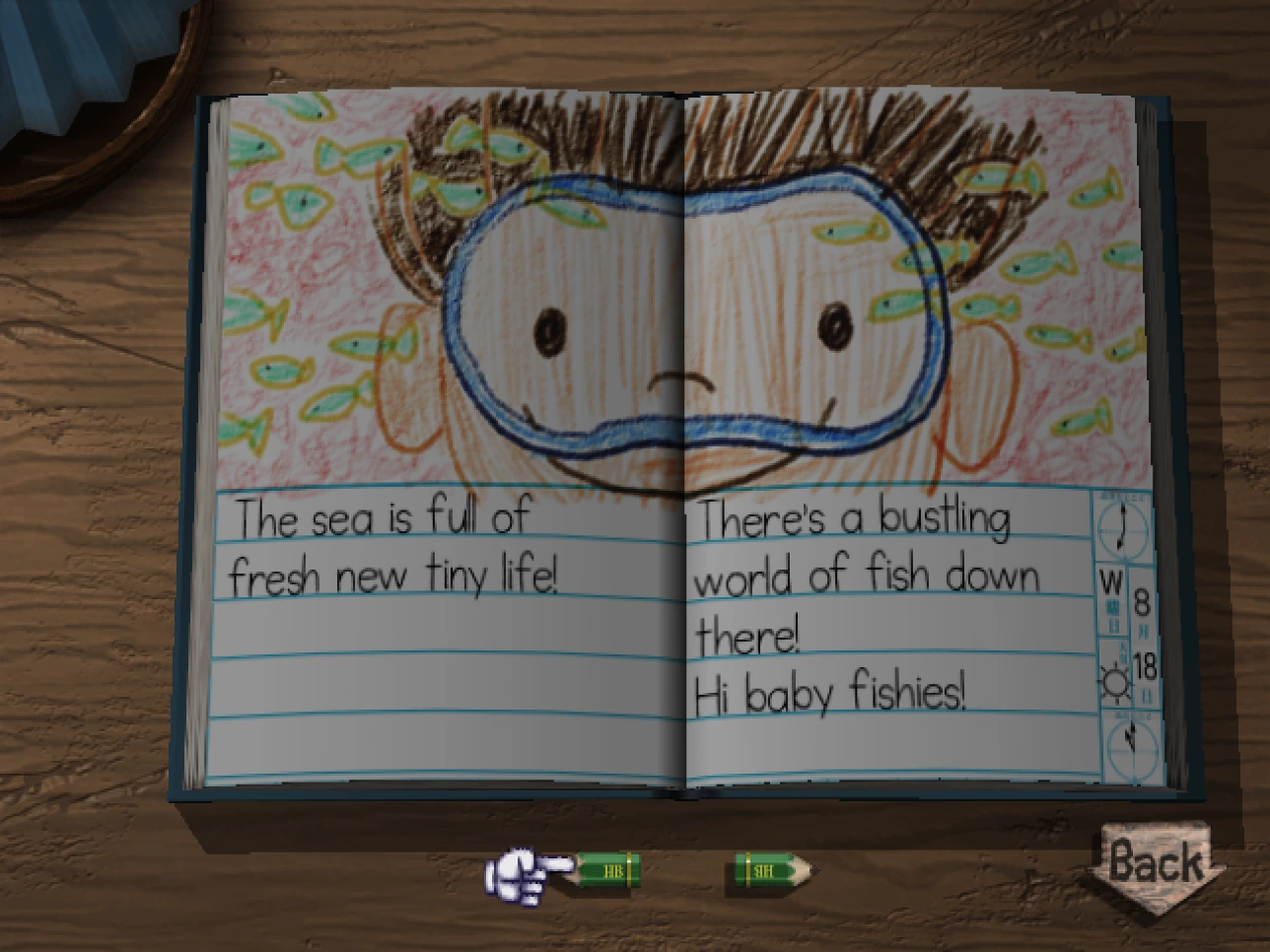1270x952 pixels.
Task: Go back using the wooden Back arrow
Action: (1155, 862)
